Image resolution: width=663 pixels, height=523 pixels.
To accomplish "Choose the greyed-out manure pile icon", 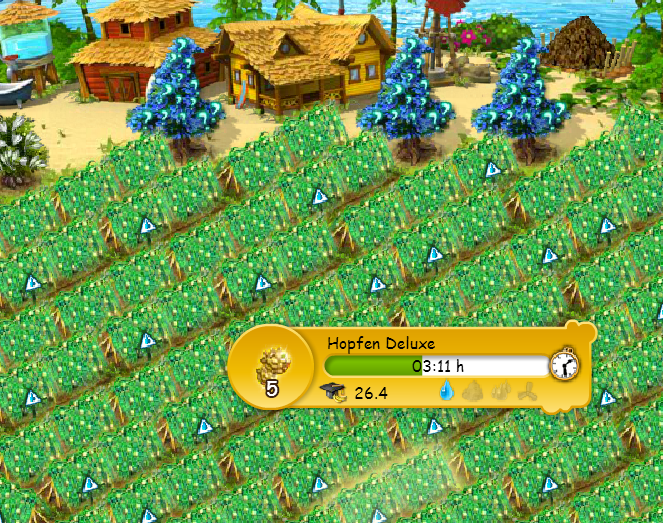I will pos(472,393).
